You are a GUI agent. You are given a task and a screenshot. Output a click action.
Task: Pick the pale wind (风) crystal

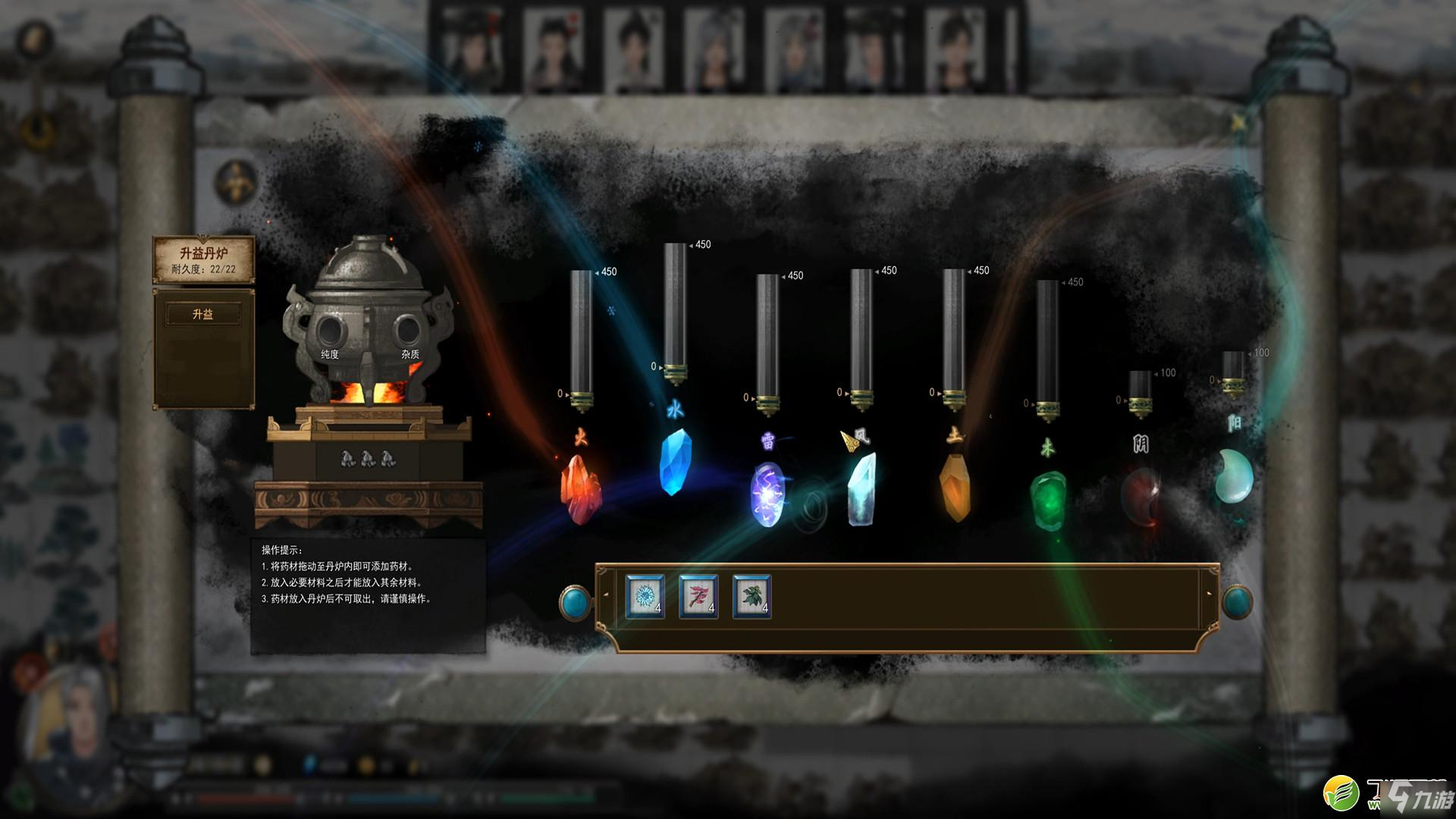tap(861, 490)
